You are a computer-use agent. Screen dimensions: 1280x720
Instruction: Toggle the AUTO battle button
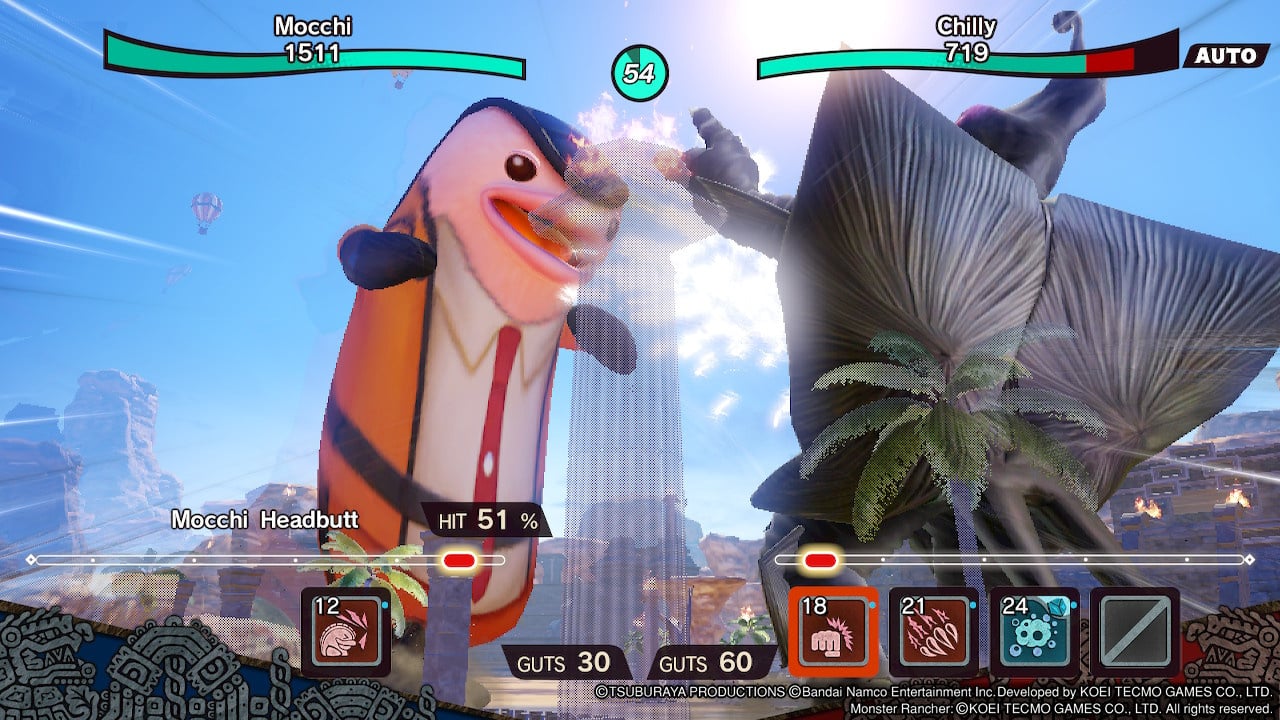[1225, 56]
